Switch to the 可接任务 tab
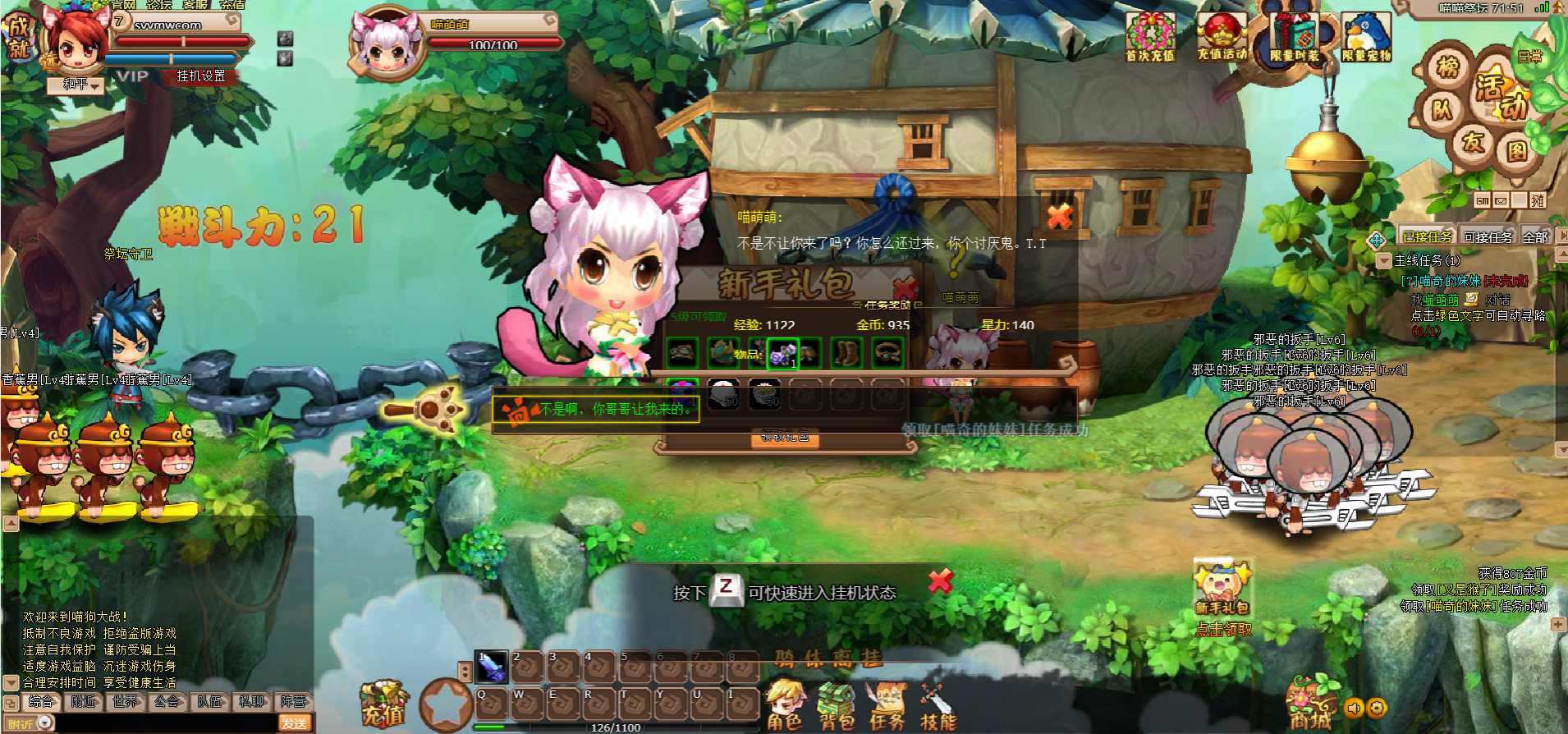This screenshot has height=734, width=1568. pyautogui.click(x=1488, y=237)
